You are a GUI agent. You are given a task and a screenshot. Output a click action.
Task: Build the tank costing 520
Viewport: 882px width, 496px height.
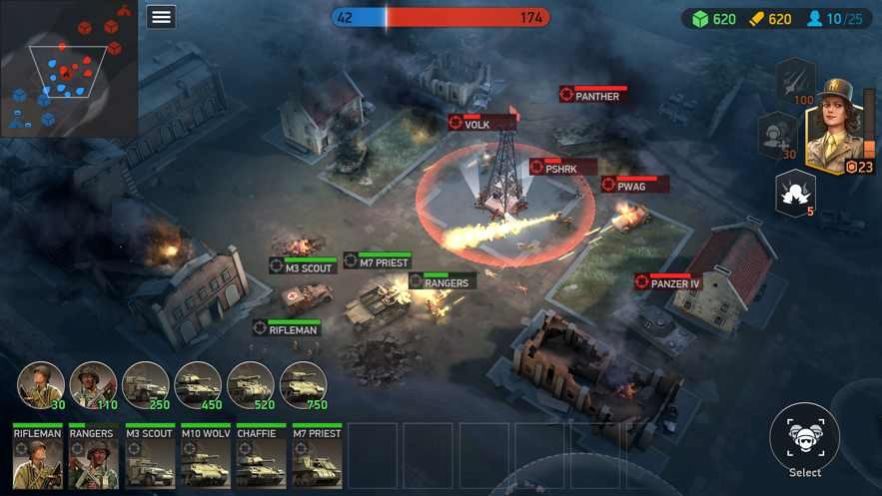[250, 384]
